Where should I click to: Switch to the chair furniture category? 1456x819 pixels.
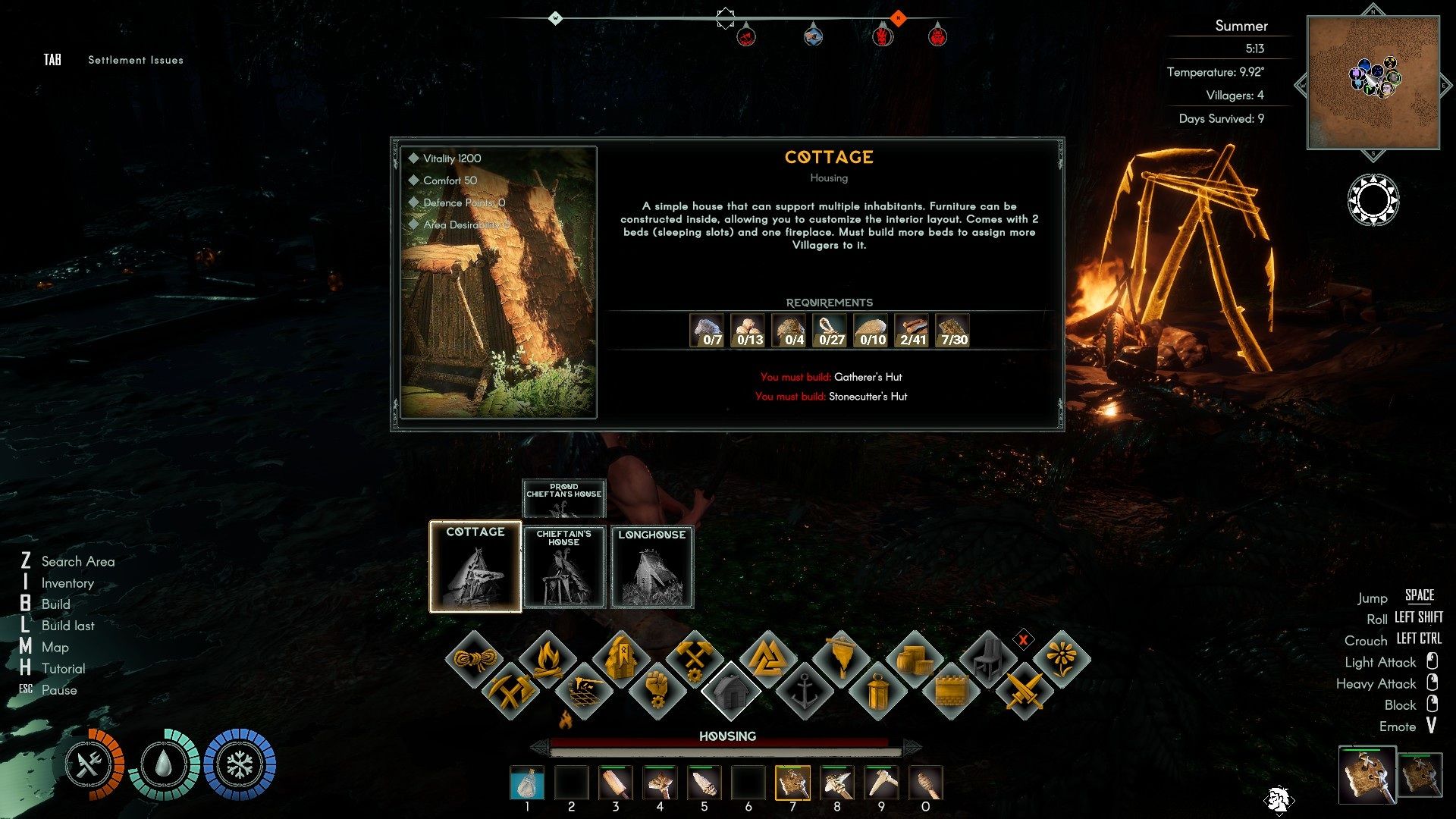coord(987,657)
